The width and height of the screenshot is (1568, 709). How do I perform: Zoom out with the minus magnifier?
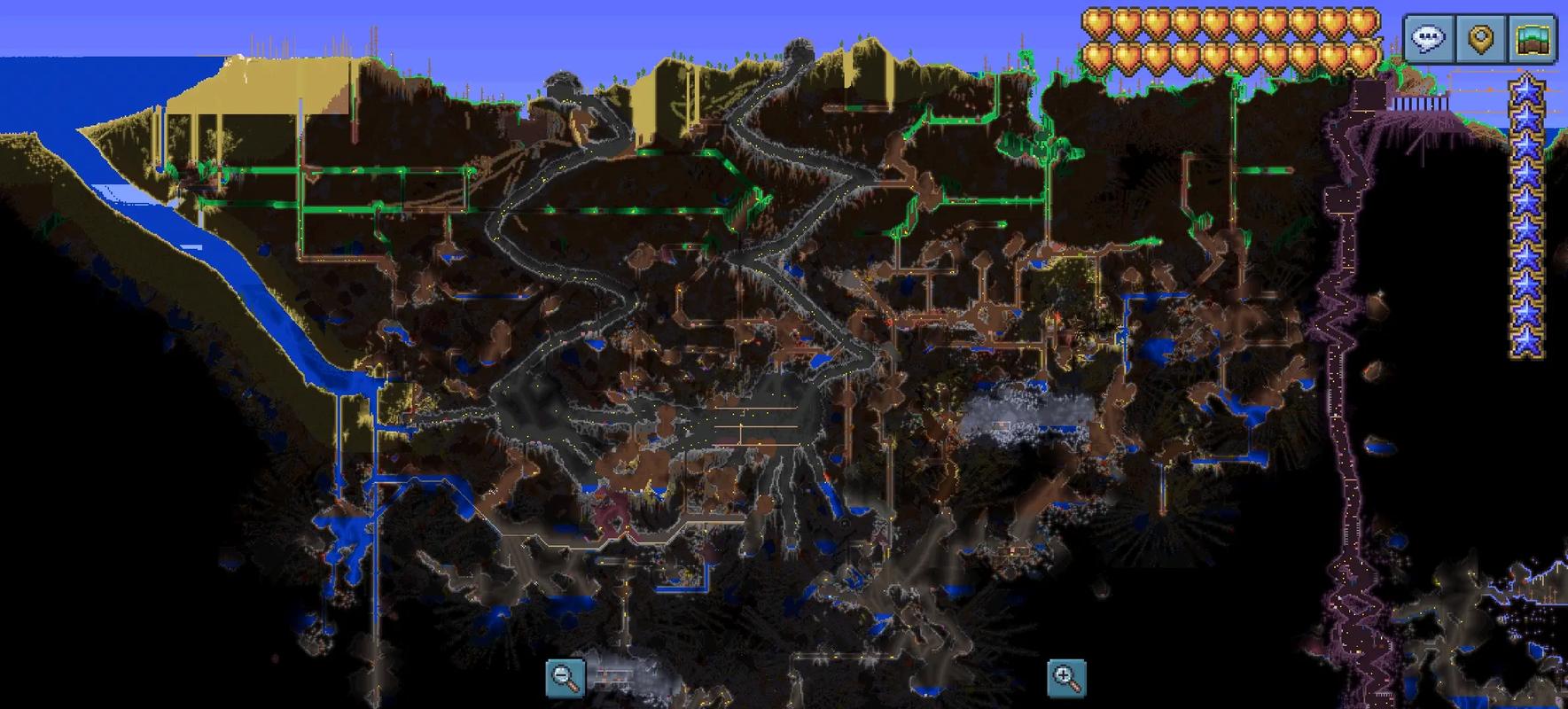click(565, 677)
